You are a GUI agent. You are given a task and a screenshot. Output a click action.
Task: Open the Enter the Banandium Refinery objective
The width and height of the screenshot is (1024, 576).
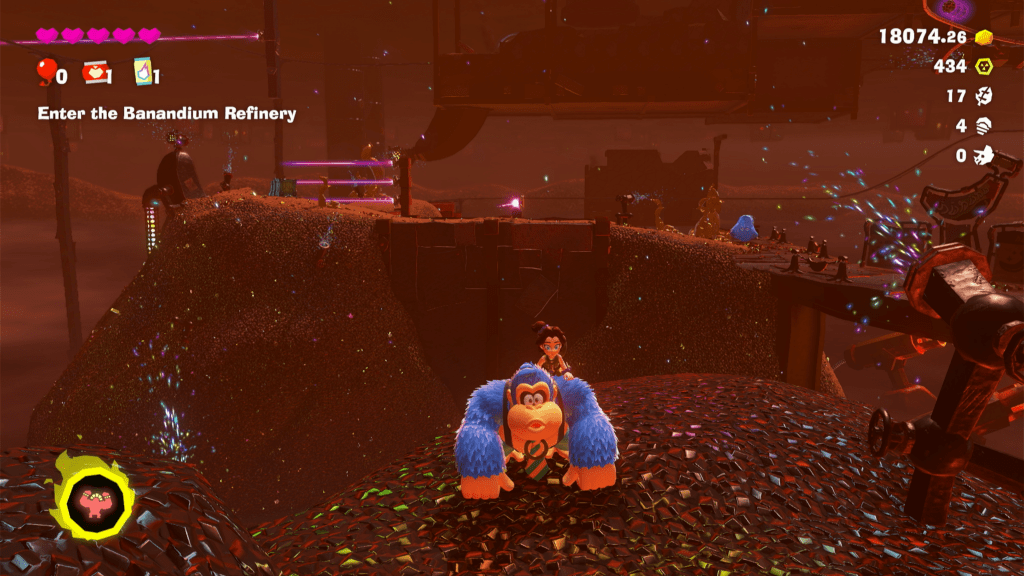point(167,114)
